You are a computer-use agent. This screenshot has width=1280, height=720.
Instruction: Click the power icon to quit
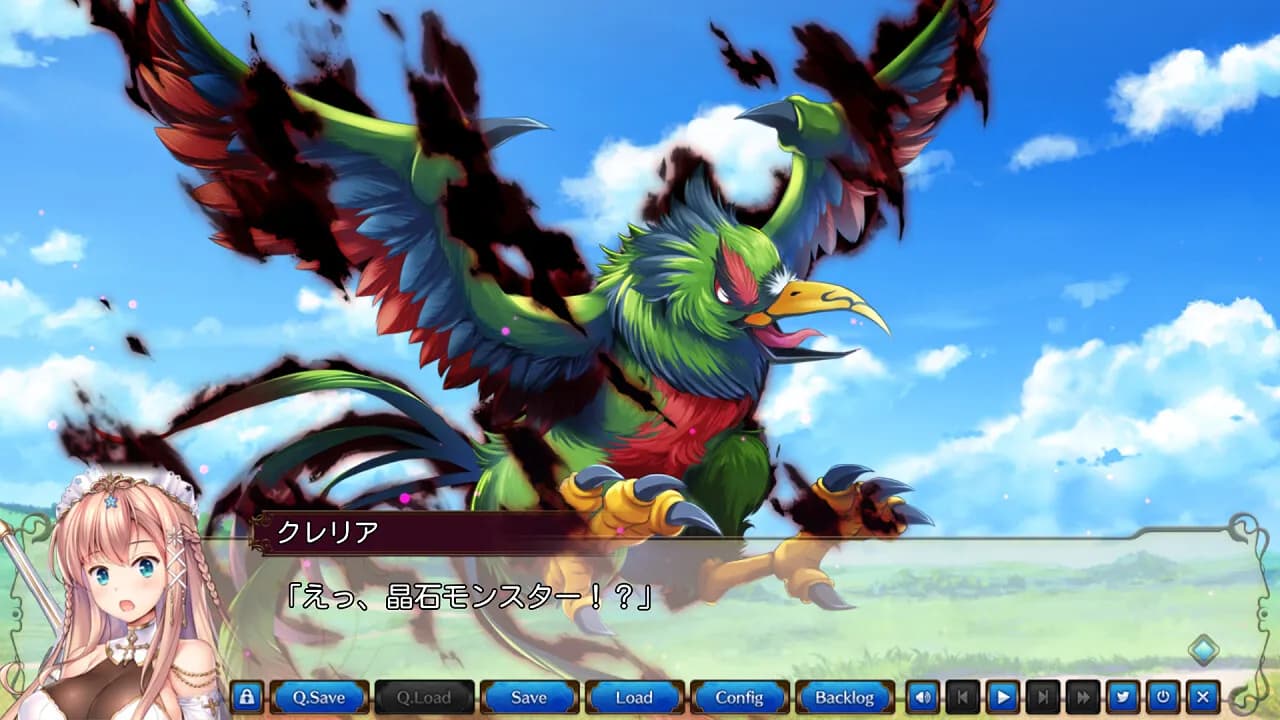coord(1160,697)
